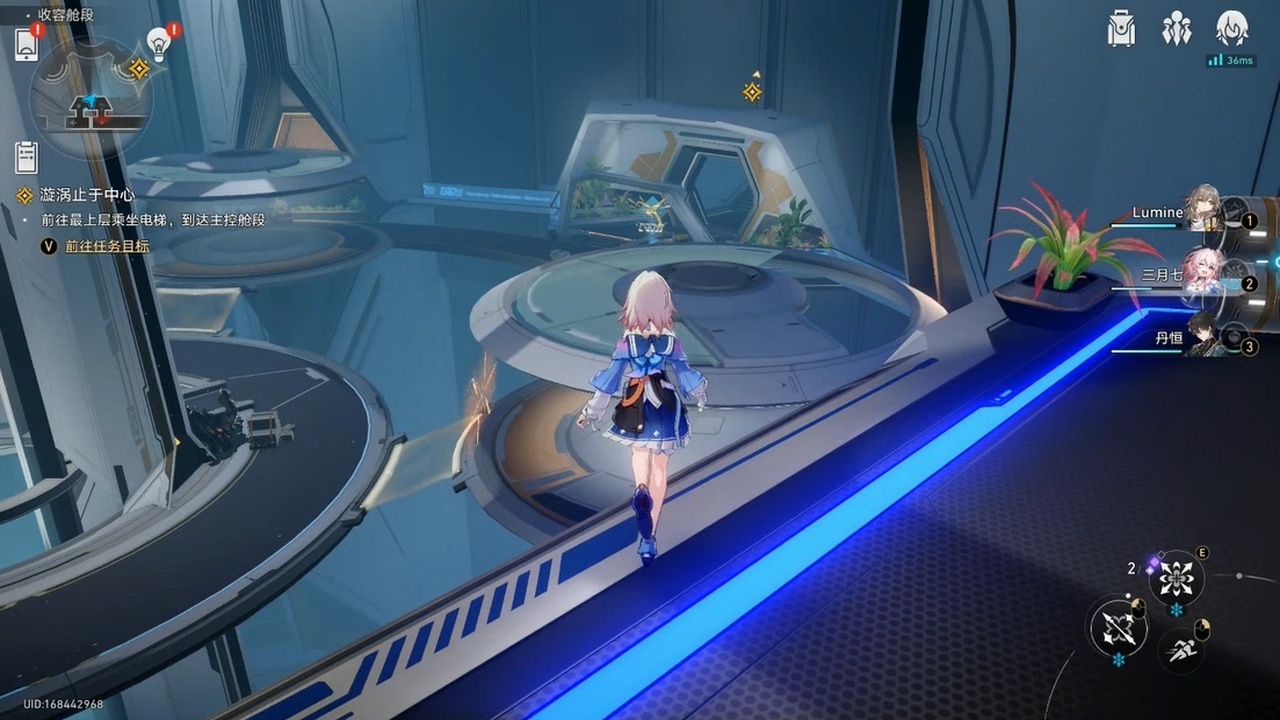Activate the snowflake technique skill icon
The image size is (1280, 720).
pos(1175,578)
